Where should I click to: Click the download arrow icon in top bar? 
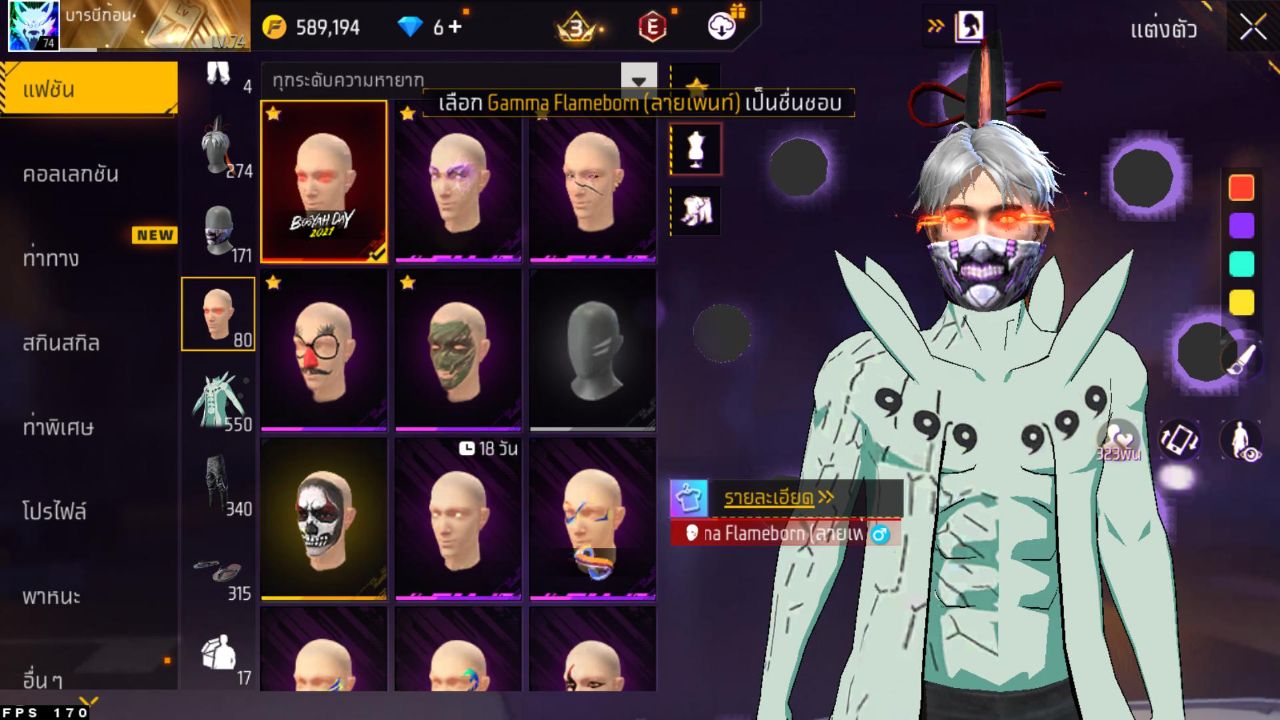(x=719, y=29)
